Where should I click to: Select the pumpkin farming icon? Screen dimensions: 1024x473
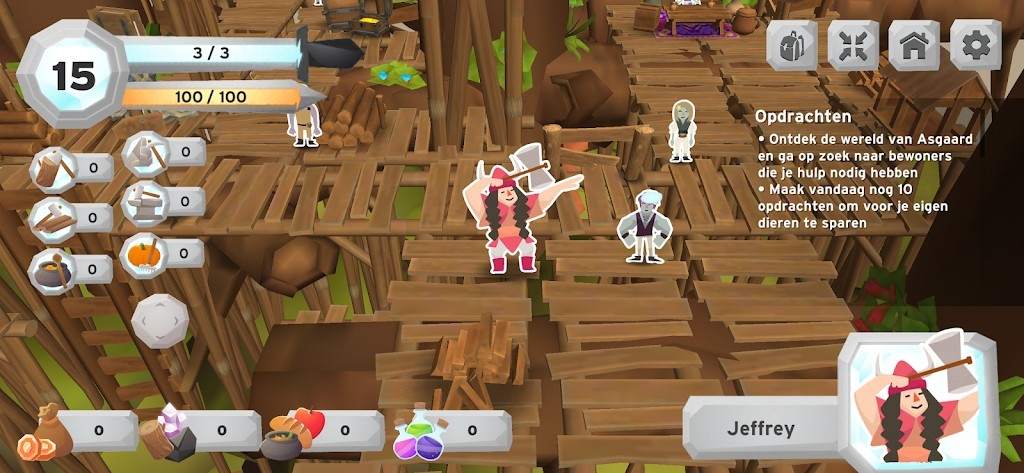click(x=146, y=252)
